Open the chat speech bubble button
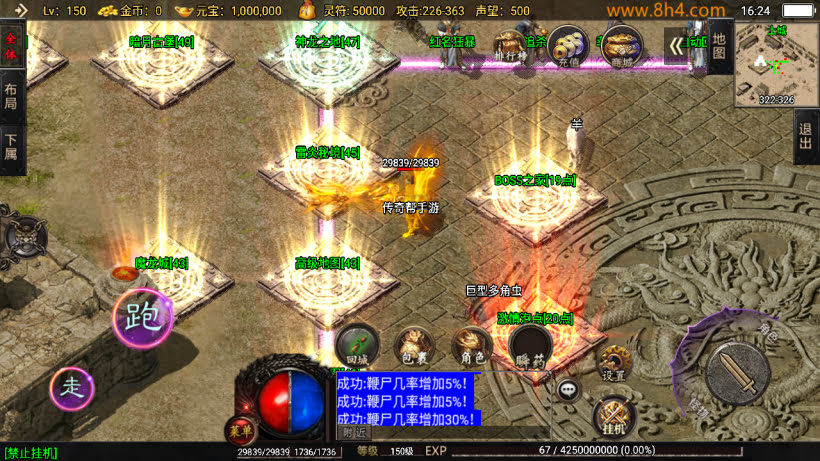820x461 pixels. click(x=569, y=390)
